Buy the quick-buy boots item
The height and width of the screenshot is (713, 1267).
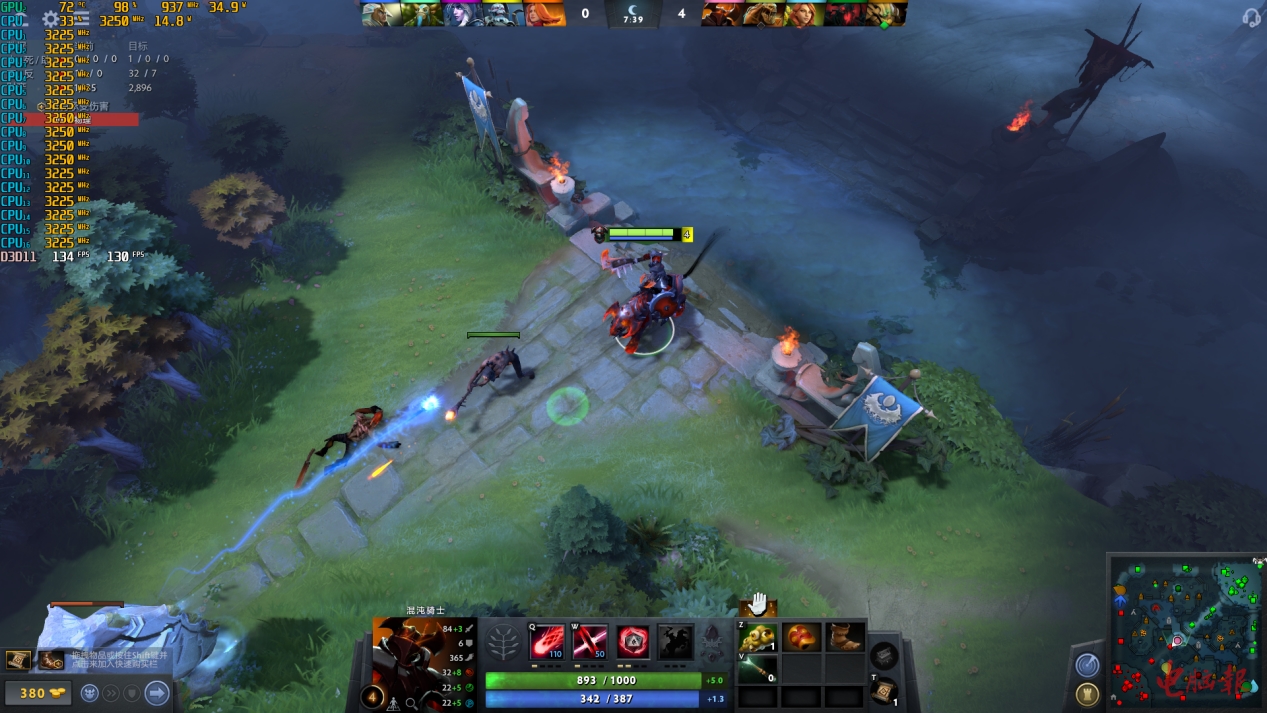coord(51,660)
